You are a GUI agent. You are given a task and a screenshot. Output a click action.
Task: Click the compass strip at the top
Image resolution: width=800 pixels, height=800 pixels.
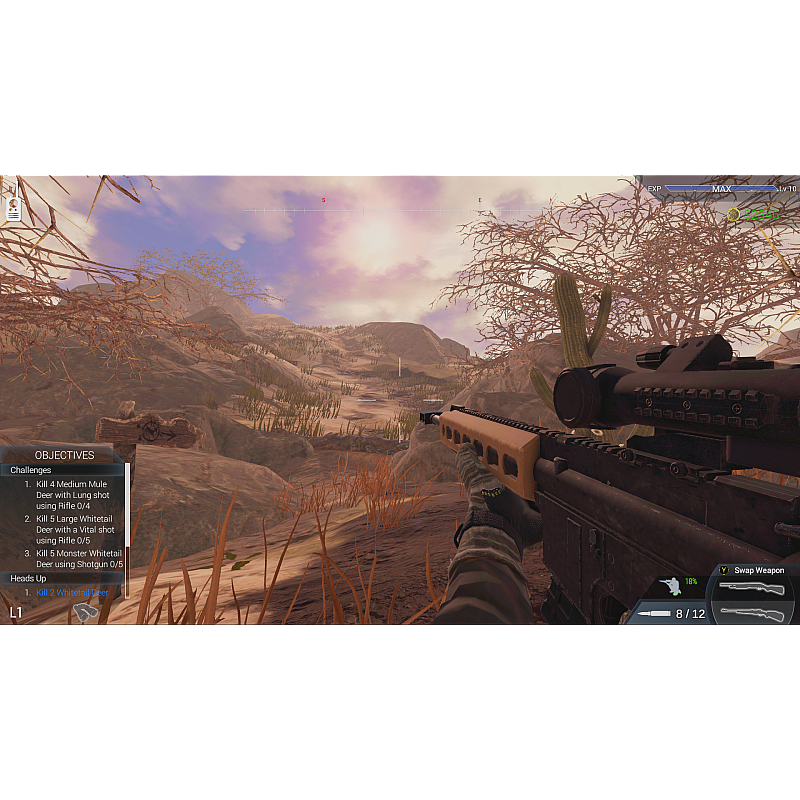pyautogui.click(x=400, y=209)
